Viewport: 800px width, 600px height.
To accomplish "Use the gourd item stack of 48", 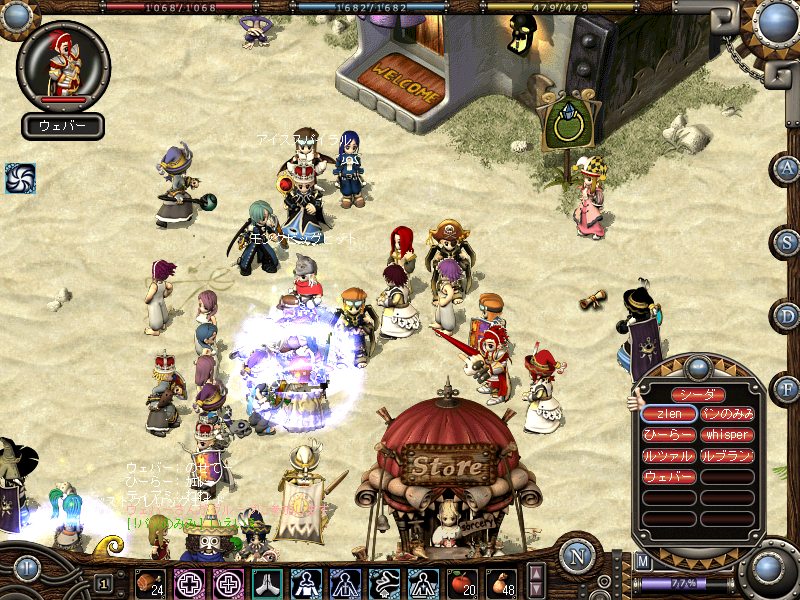I will [x=500, y=582].
